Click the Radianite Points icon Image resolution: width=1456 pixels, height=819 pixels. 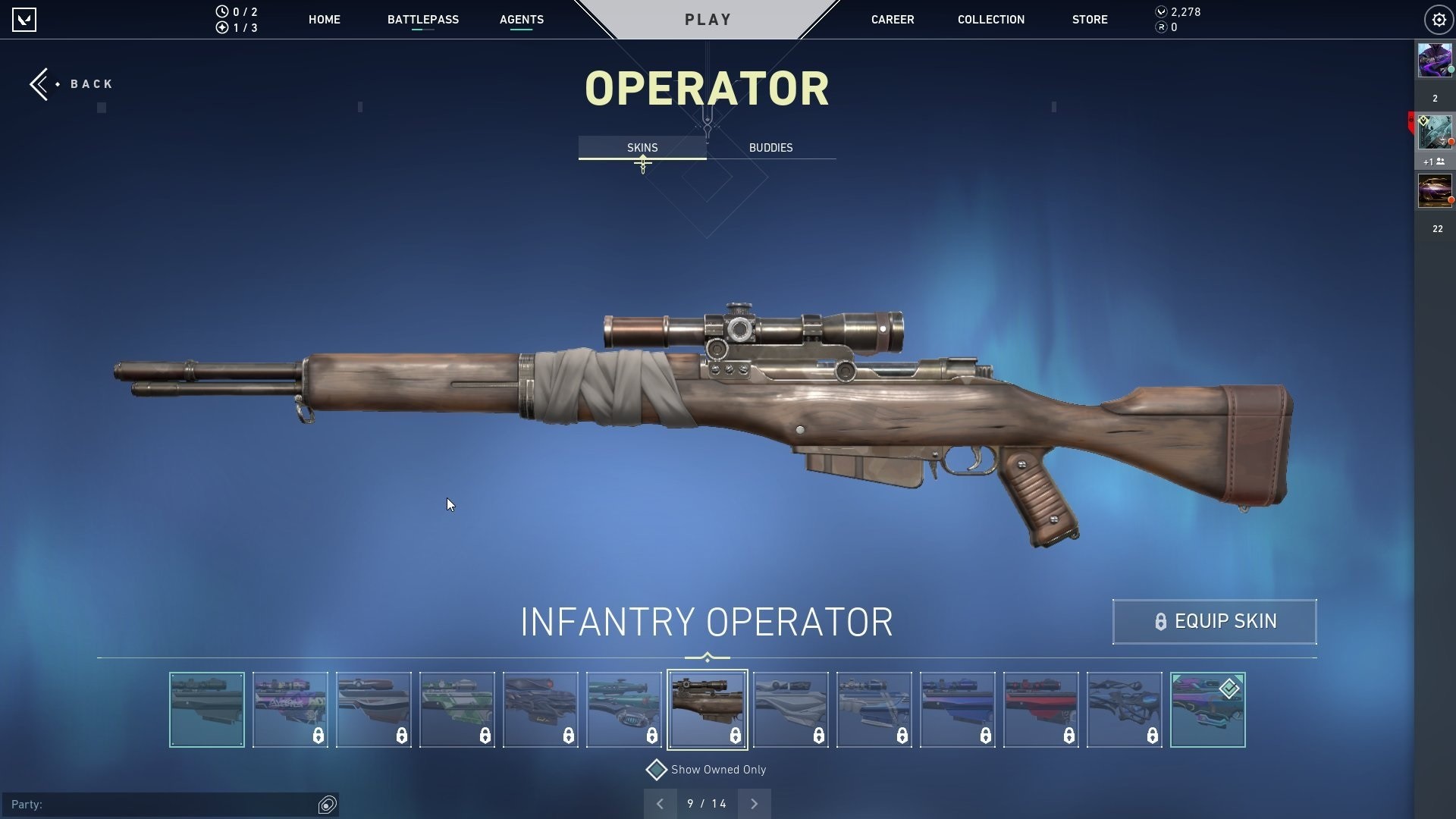(x=1160, y=28)
